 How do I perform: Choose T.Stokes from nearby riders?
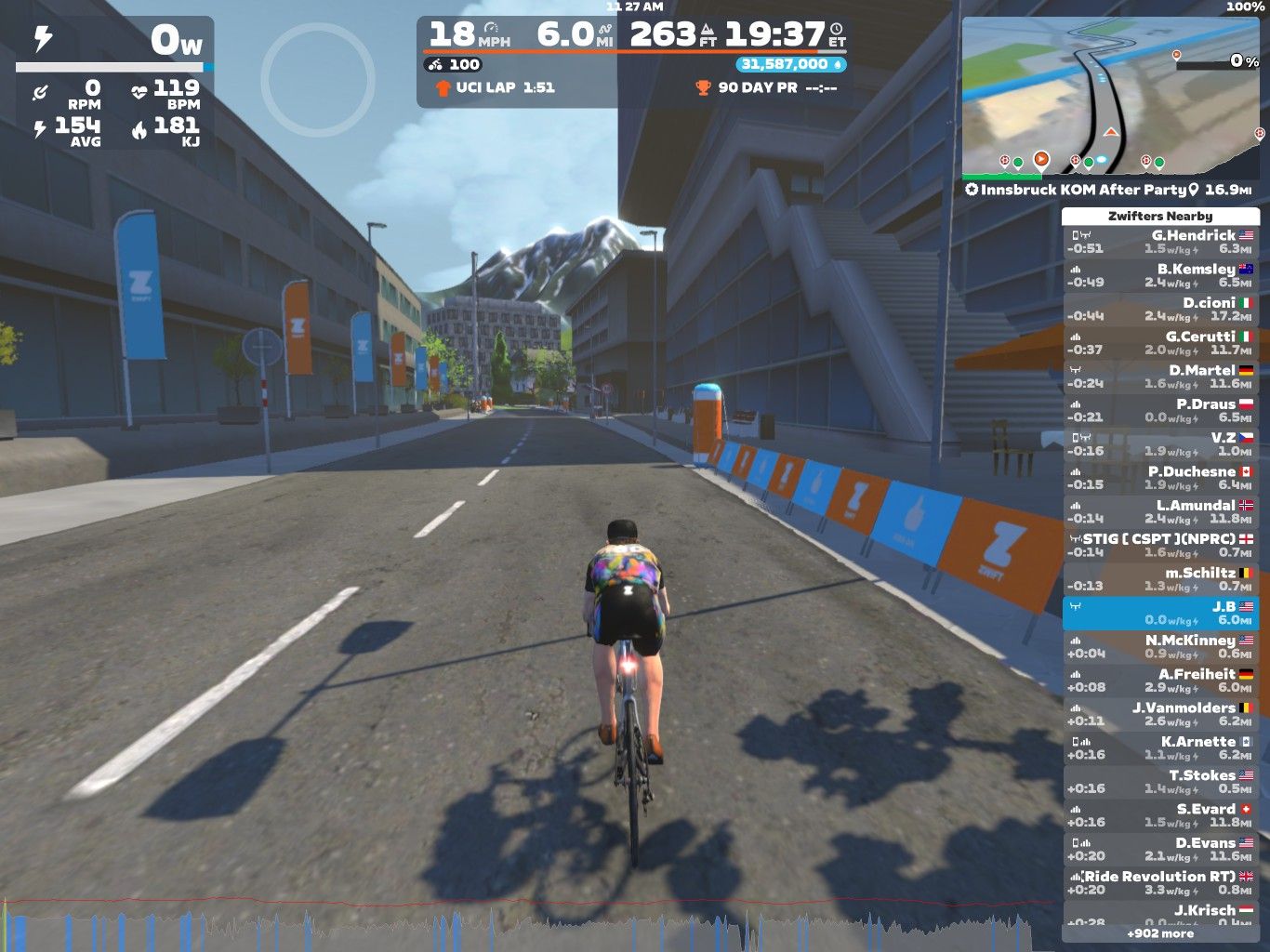click(1160, 781)
